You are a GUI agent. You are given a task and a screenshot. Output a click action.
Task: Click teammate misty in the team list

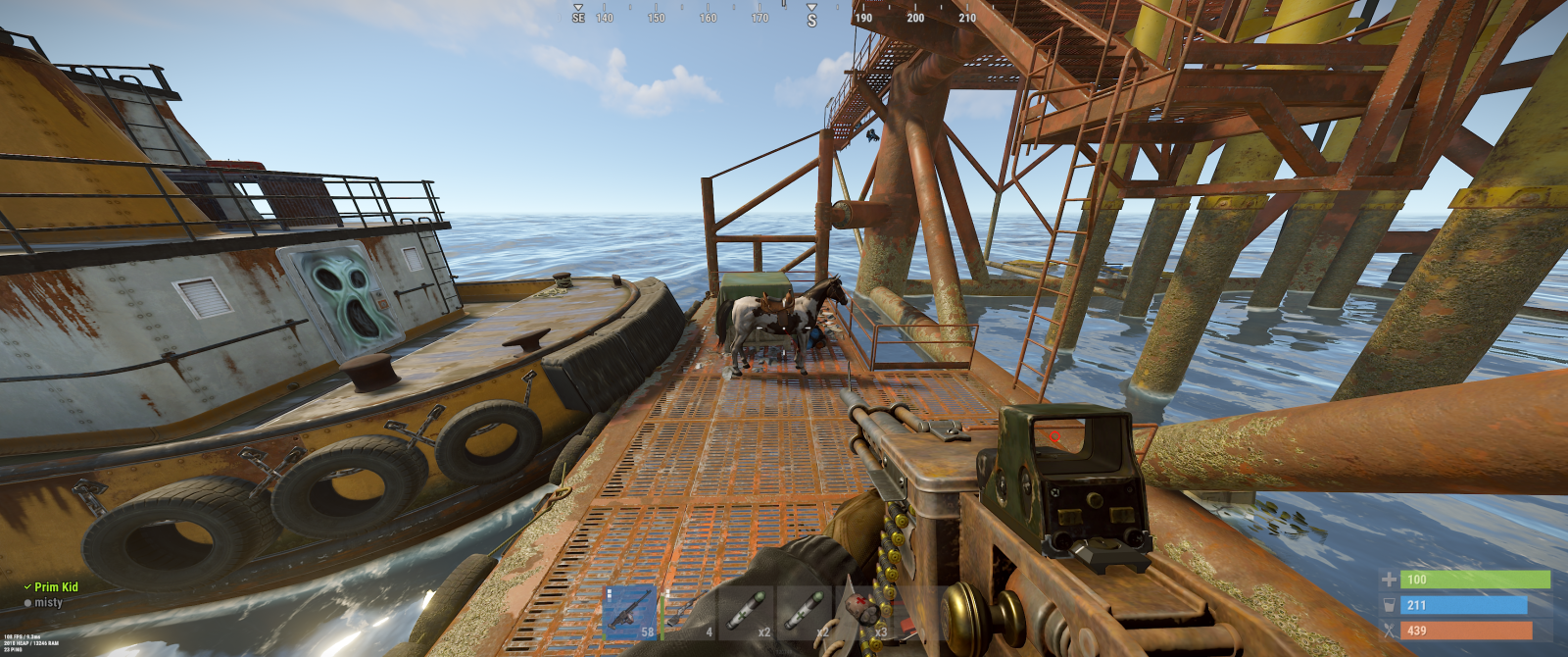pyautogui.click(x=48, y=603)
